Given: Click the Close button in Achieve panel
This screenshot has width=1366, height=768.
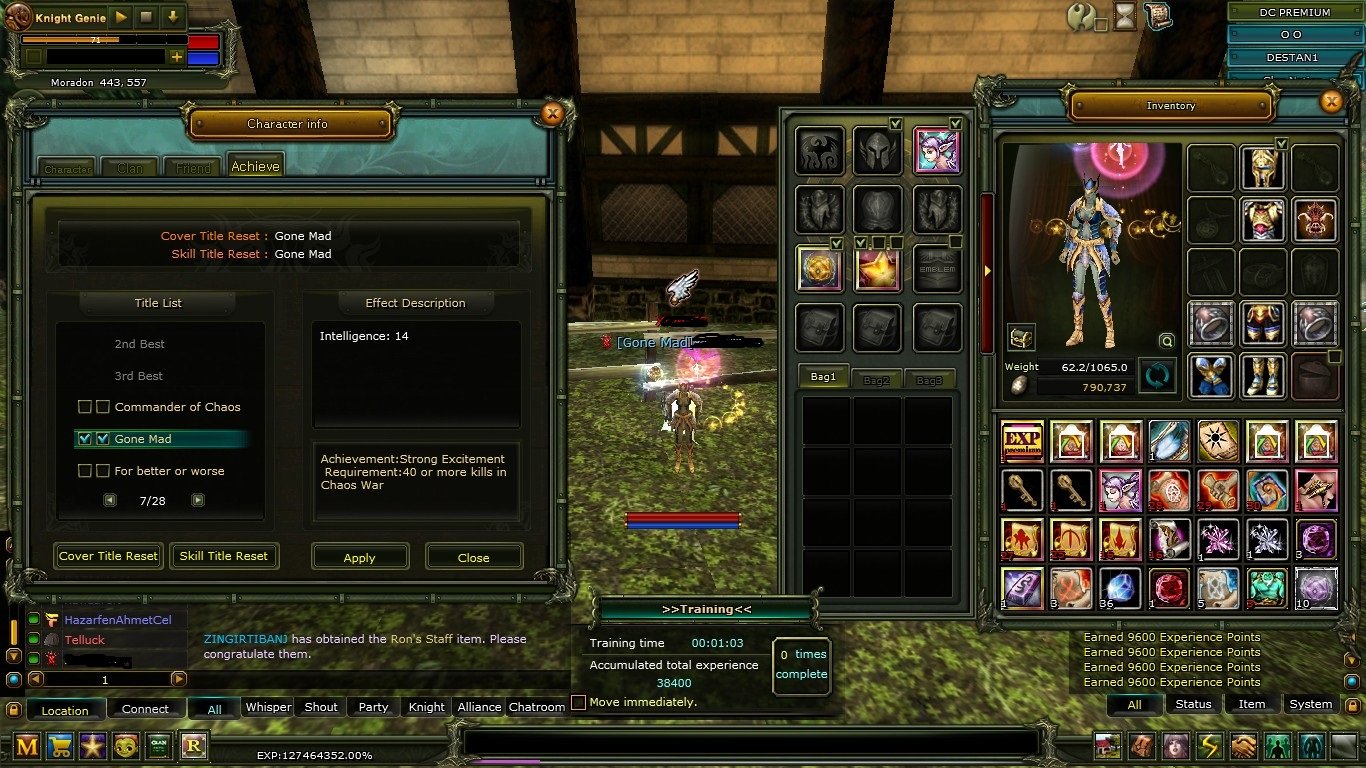Looking at the screenshot, I should [474, 557].
